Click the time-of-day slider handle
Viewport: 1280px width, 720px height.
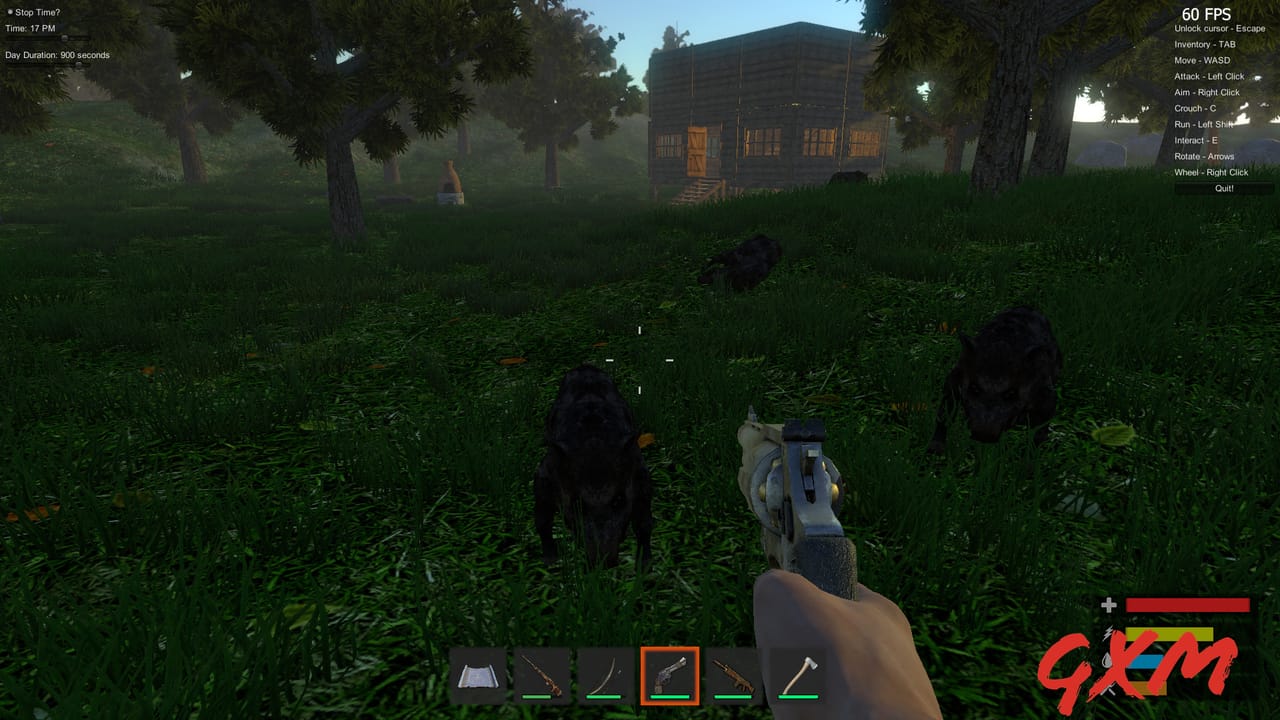pos(64,37)
